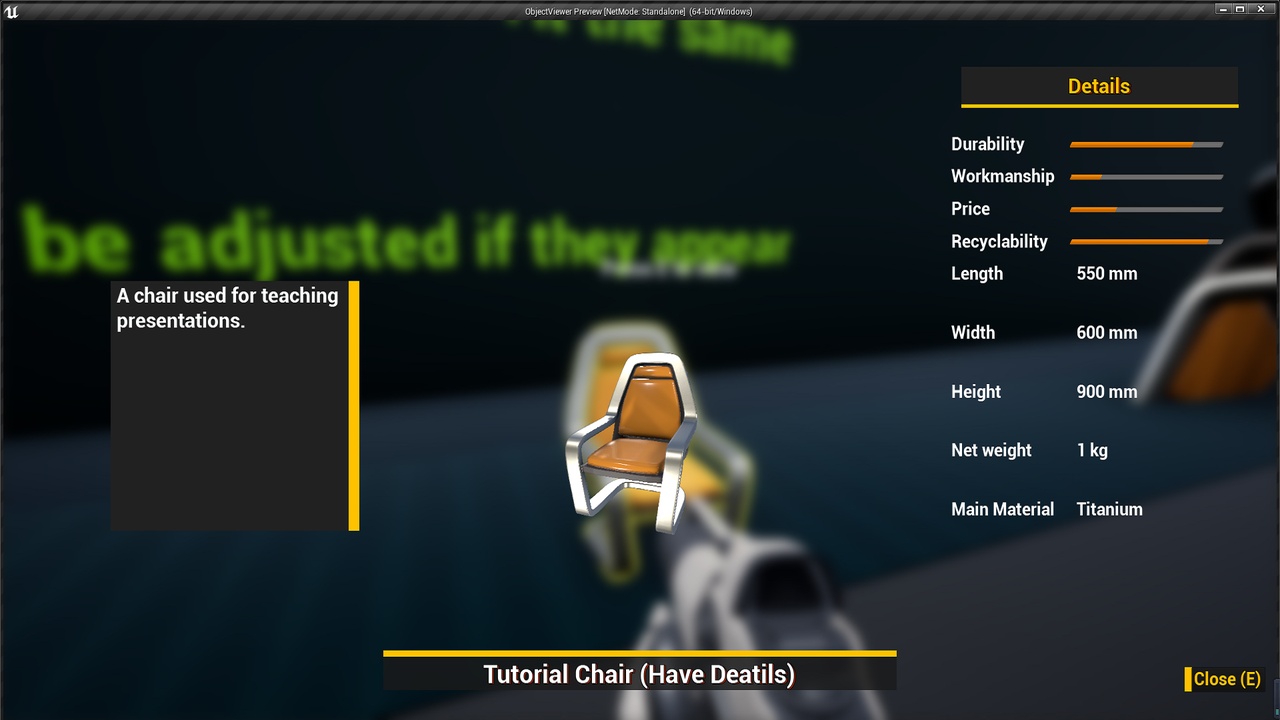This screenshot has width=1280, height=720.
Task: Click the yellow accent bar beside the description
Action: pos(353,405)
